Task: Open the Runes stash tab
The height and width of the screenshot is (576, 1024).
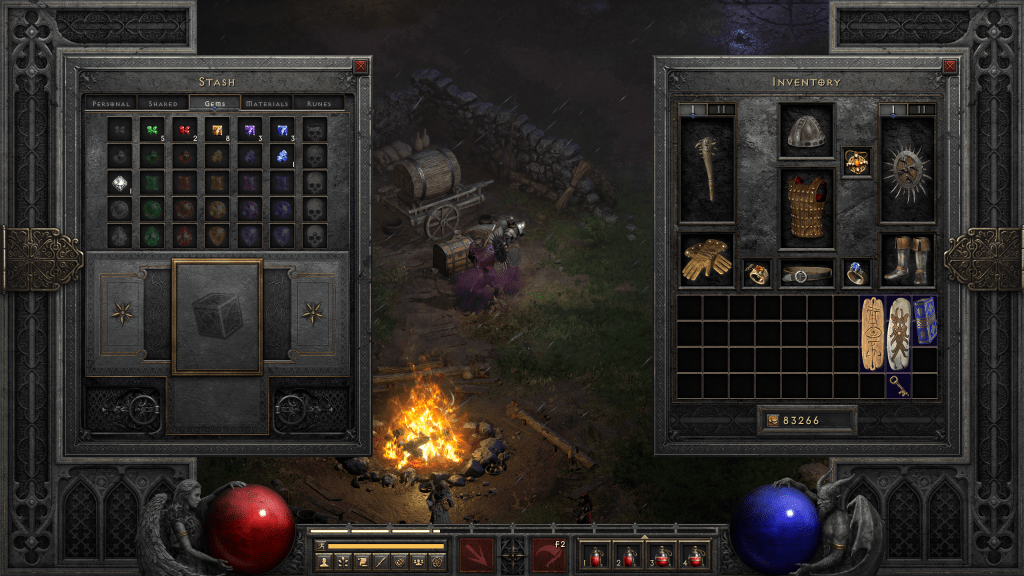Action: point(320,103)
